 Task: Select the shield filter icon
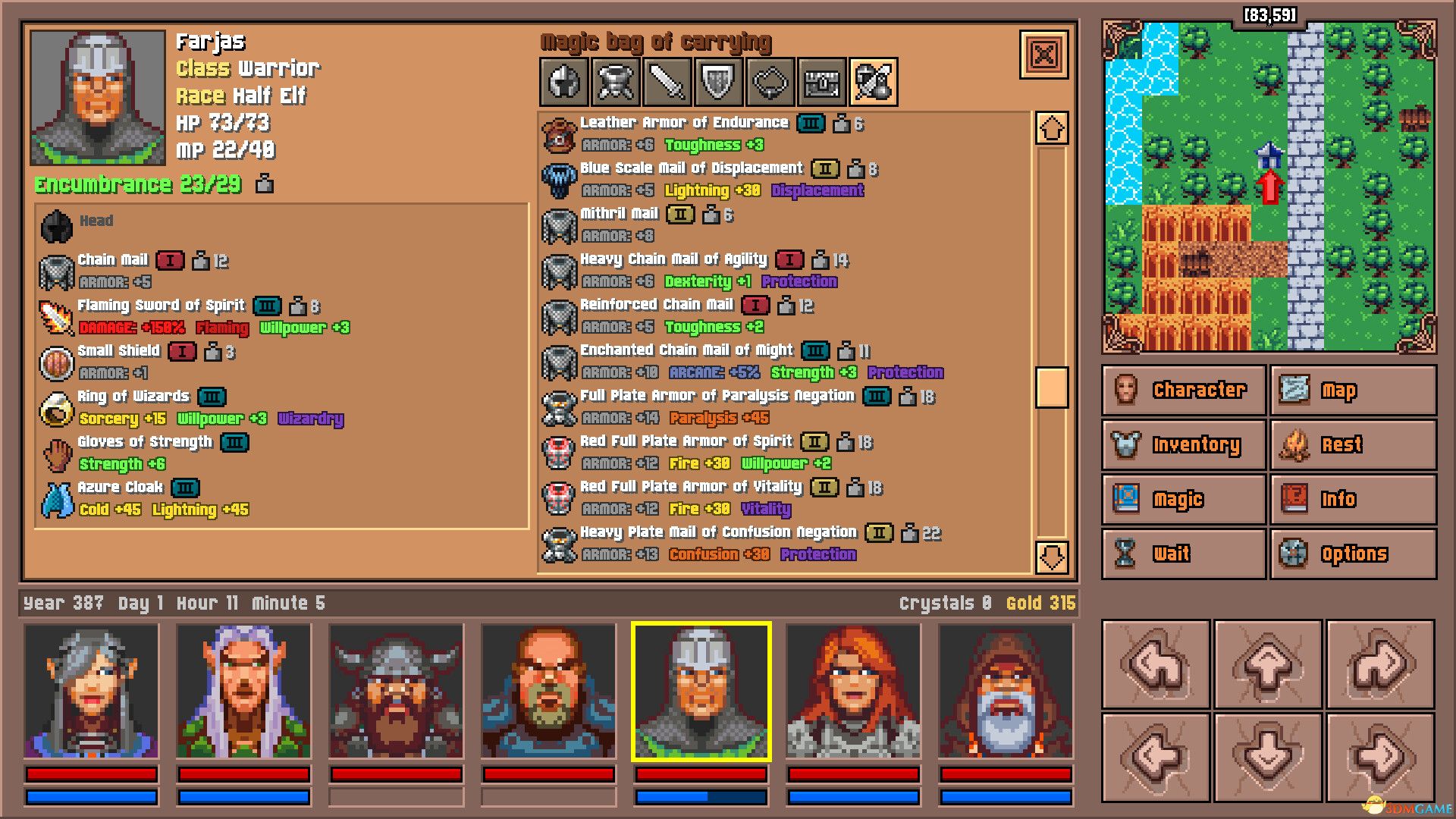click(717, 82)
